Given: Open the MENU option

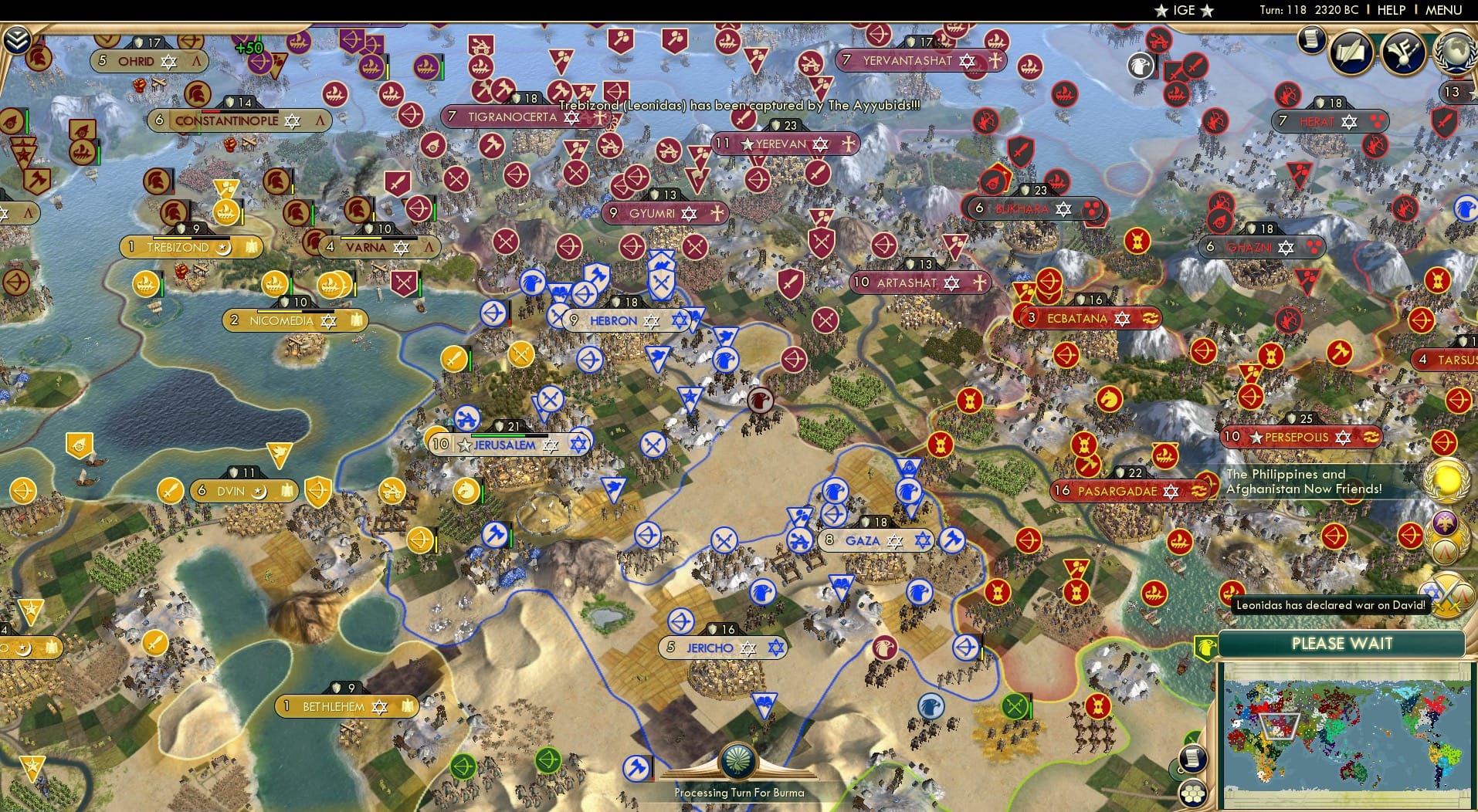Looking at the screenshot, I should coord(1442,10).
